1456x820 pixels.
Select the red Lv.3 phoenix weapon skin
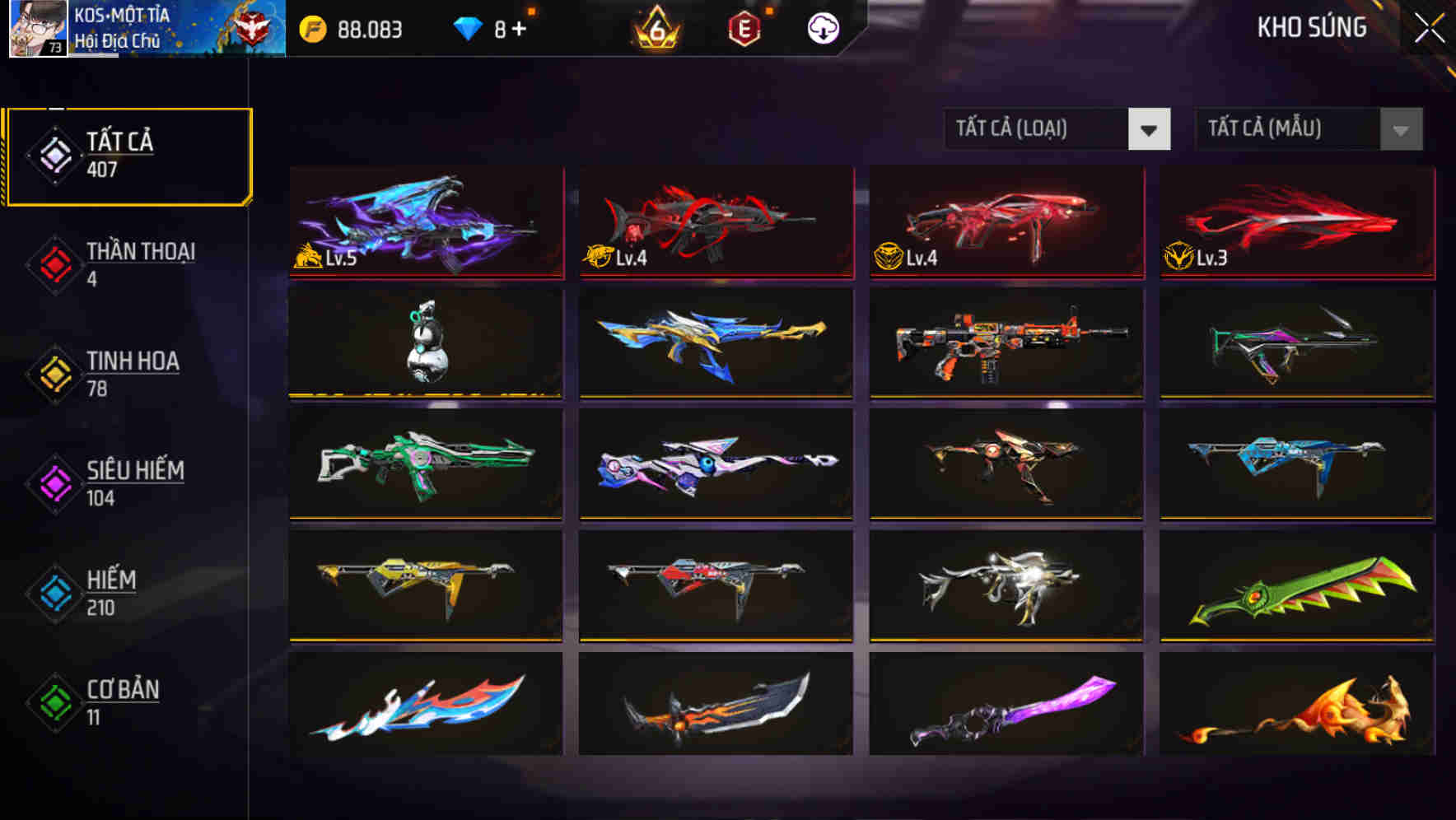[1295, 222]
